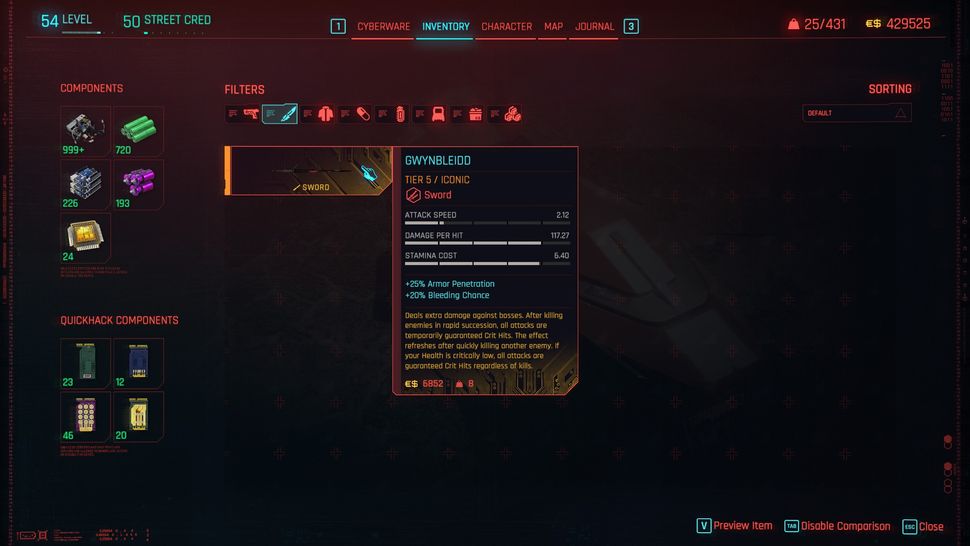Switch to the Character tab
This screenshot has height=546, width=970.
point(507,27)
